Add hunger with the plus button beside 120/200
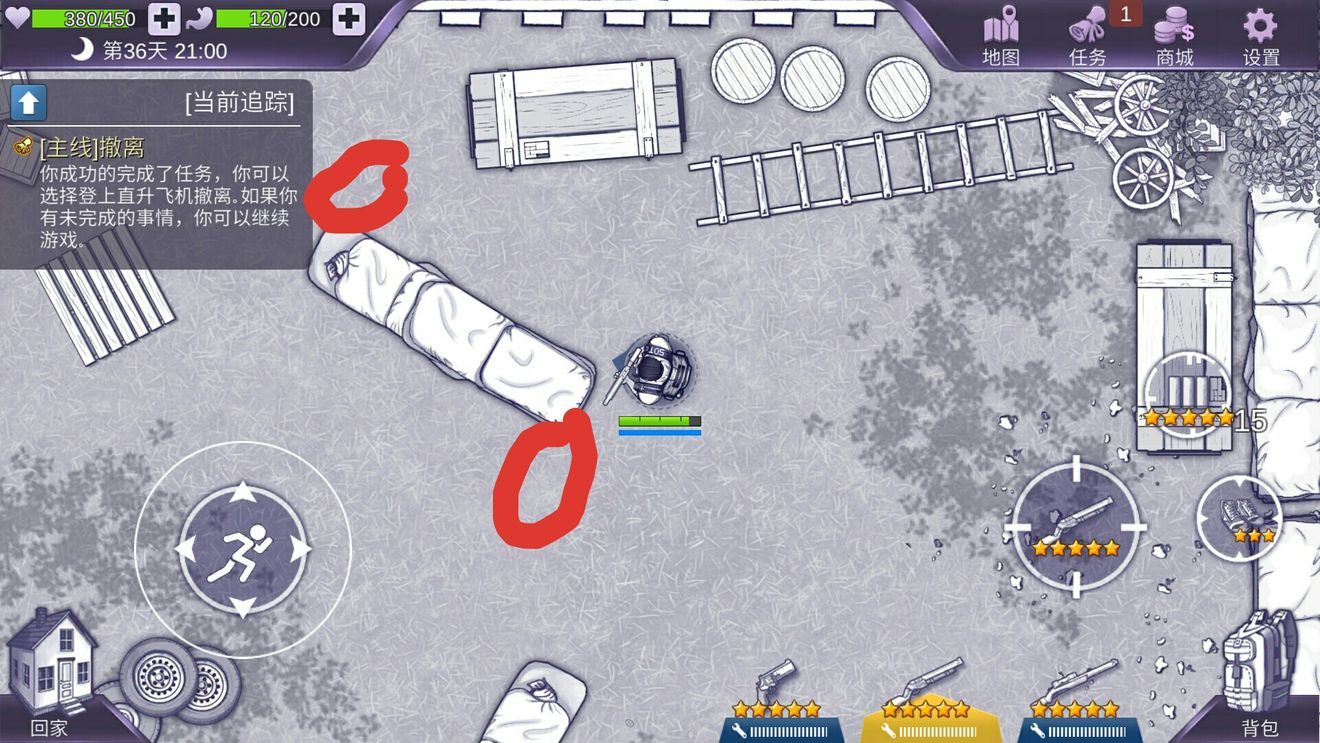This screenshot has width=1320, height=743. (348, 18)
